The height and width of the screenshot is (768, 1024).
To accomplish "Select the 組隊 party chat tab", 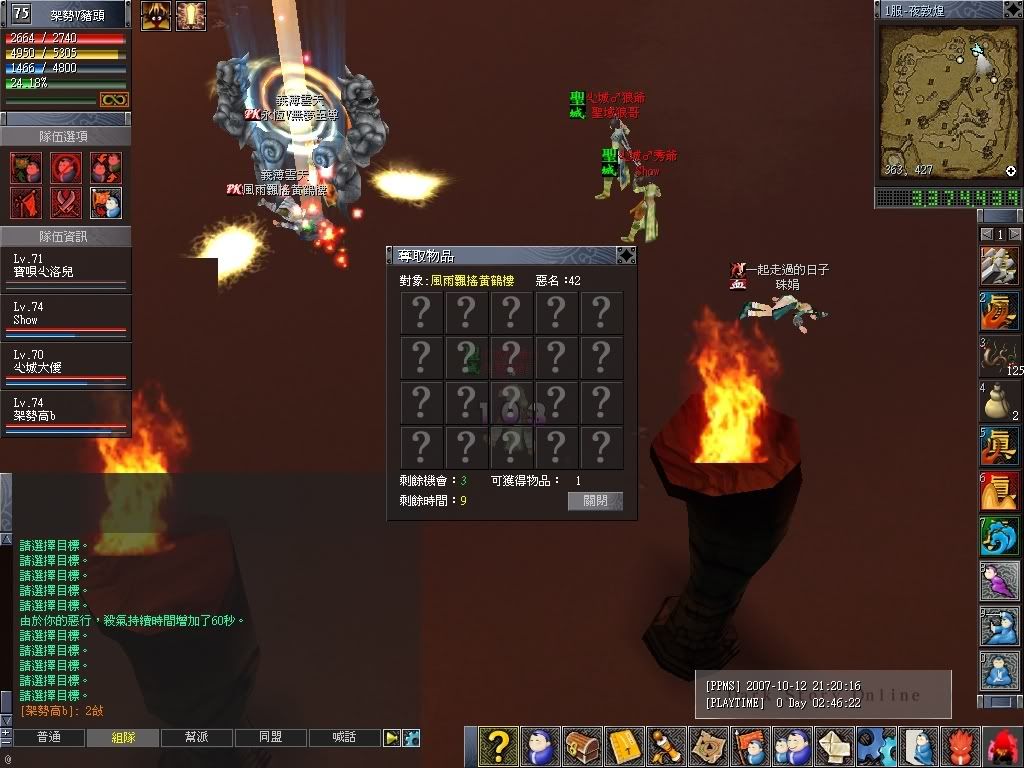I will point(123,737).
